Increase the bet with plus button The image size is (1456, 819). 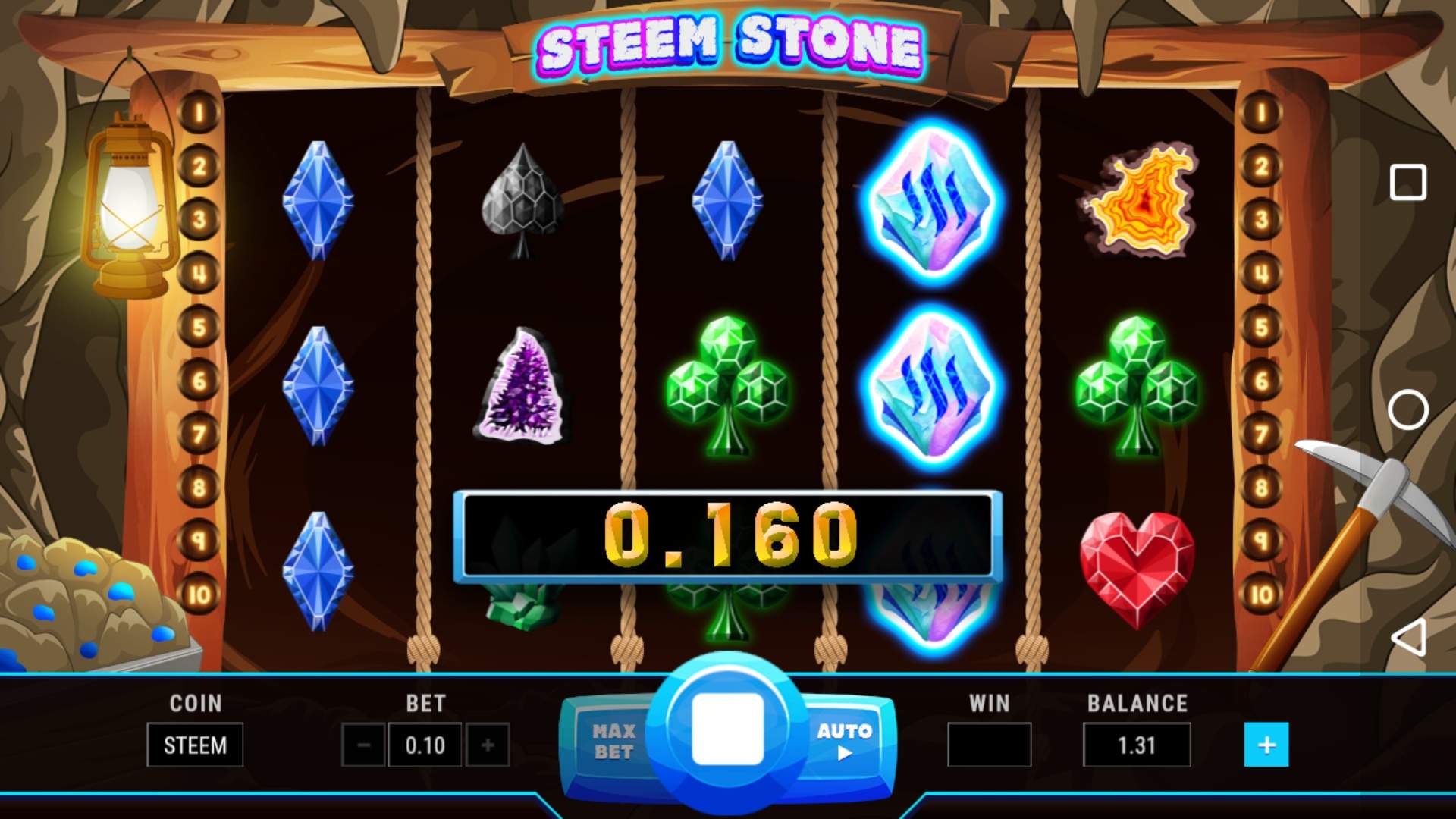tap(488, 745)
